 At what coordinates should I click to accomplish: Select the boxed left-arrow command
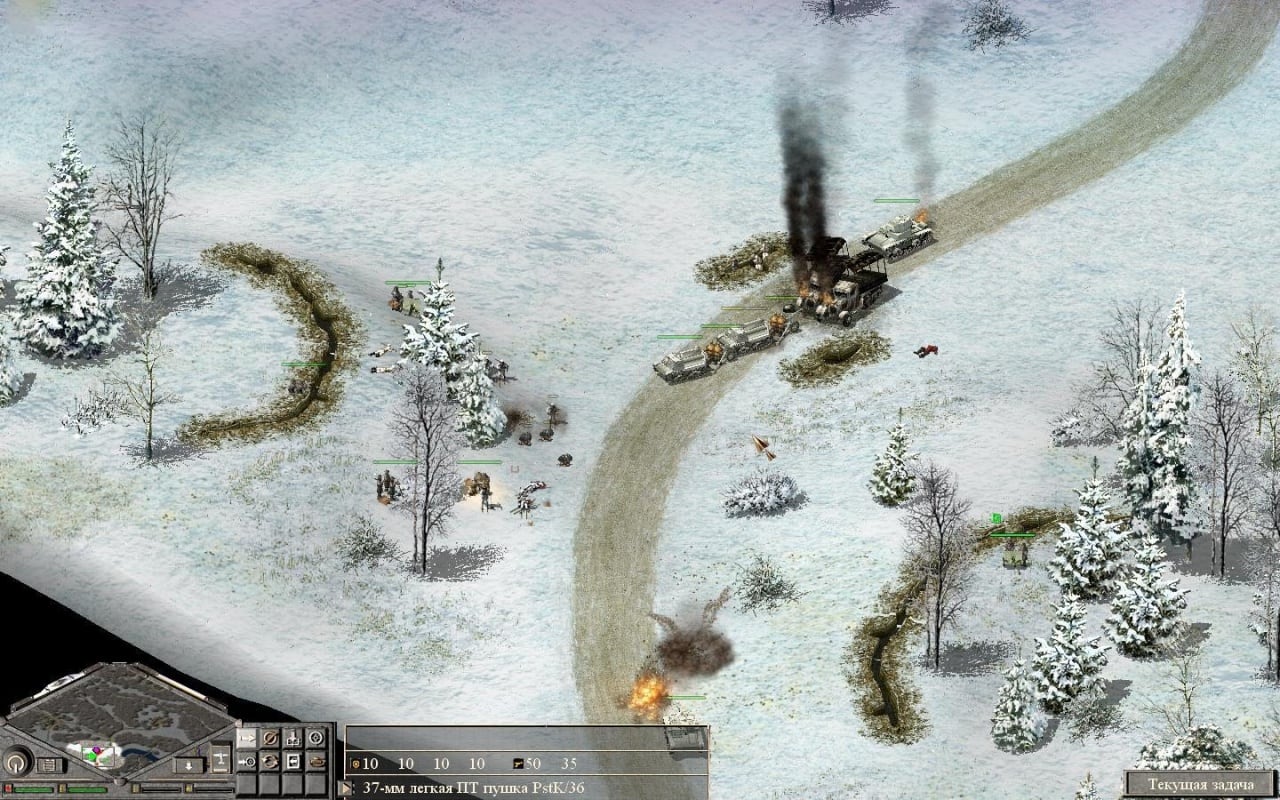pos(293,761)
